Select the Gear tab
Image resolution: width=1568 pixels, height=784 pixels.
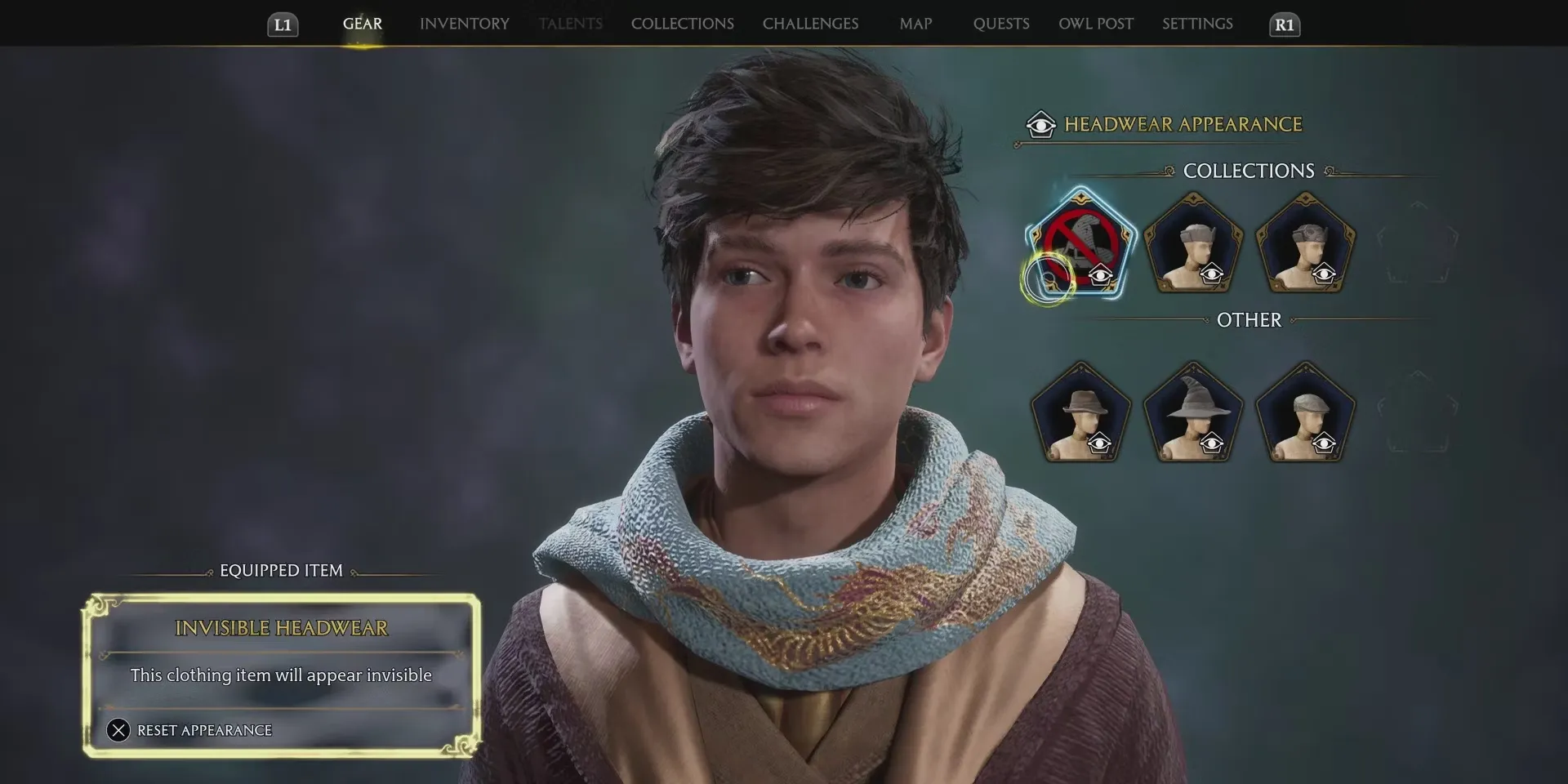362,24
